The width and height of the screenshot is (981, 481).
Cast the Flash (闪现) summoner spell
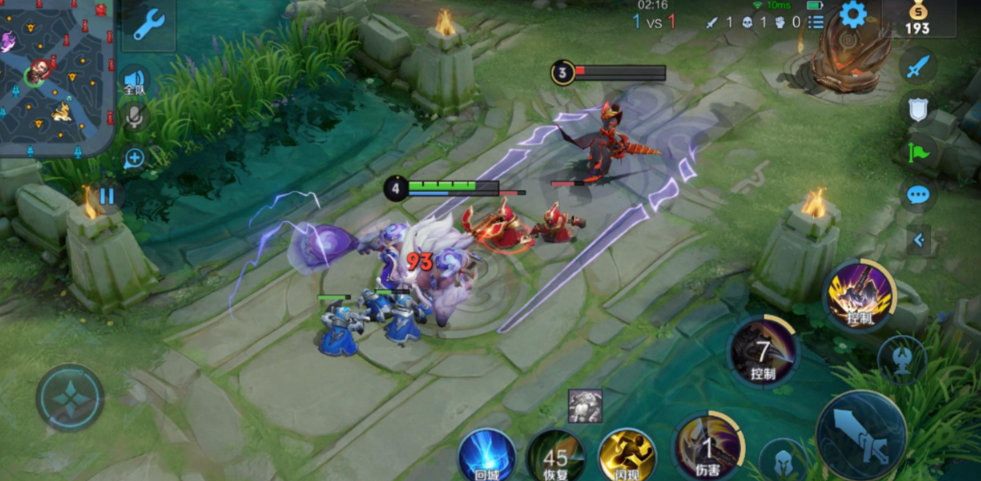(627, 456)
